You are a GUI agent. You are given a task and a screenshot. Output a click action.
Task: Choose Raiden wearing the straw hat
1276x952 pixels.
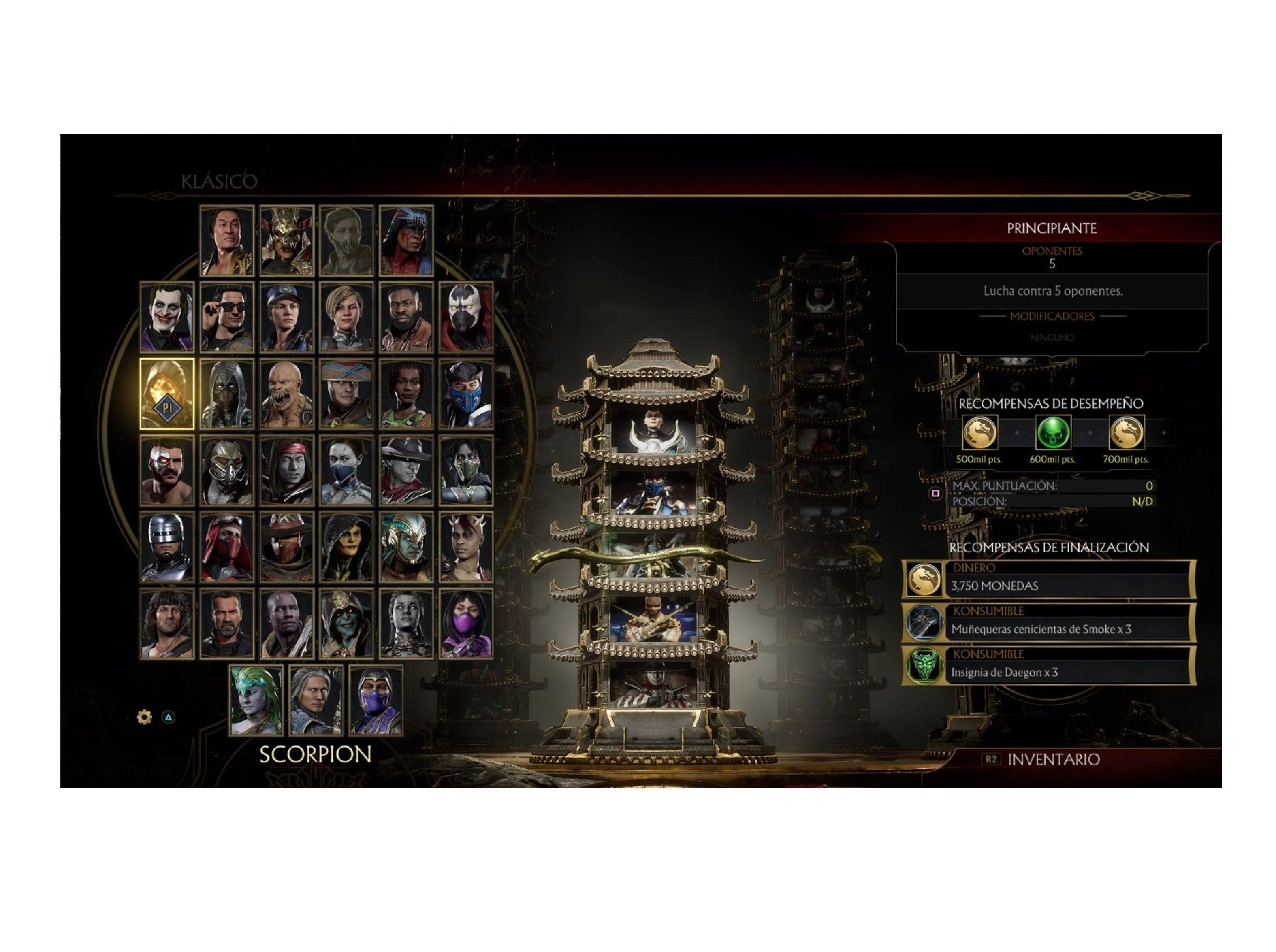click(x=346, y=394)
